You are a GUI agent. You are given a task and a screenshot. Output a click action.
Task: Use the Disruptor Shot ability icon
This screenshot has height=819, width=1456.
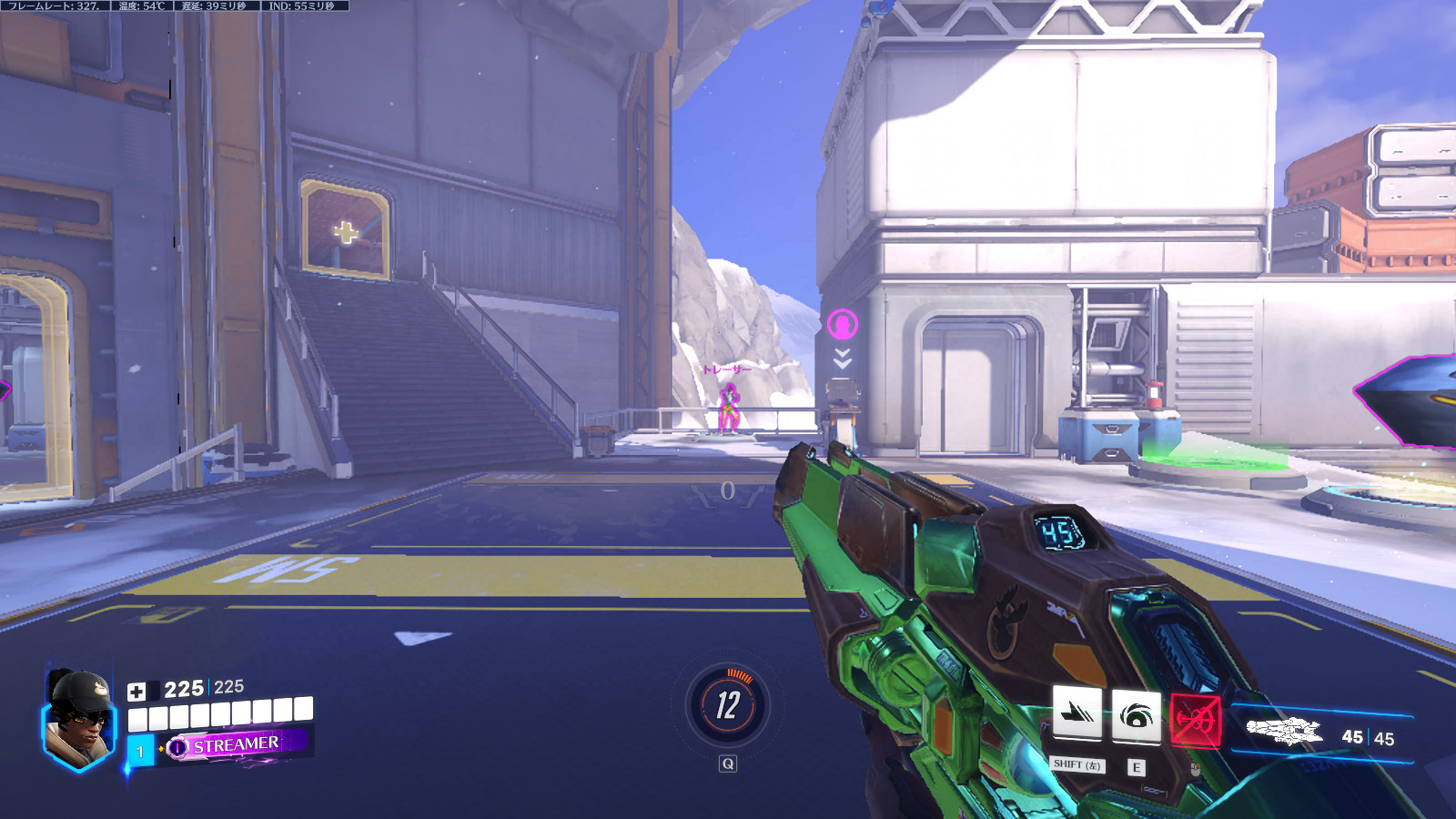(x=1136, y=717)
